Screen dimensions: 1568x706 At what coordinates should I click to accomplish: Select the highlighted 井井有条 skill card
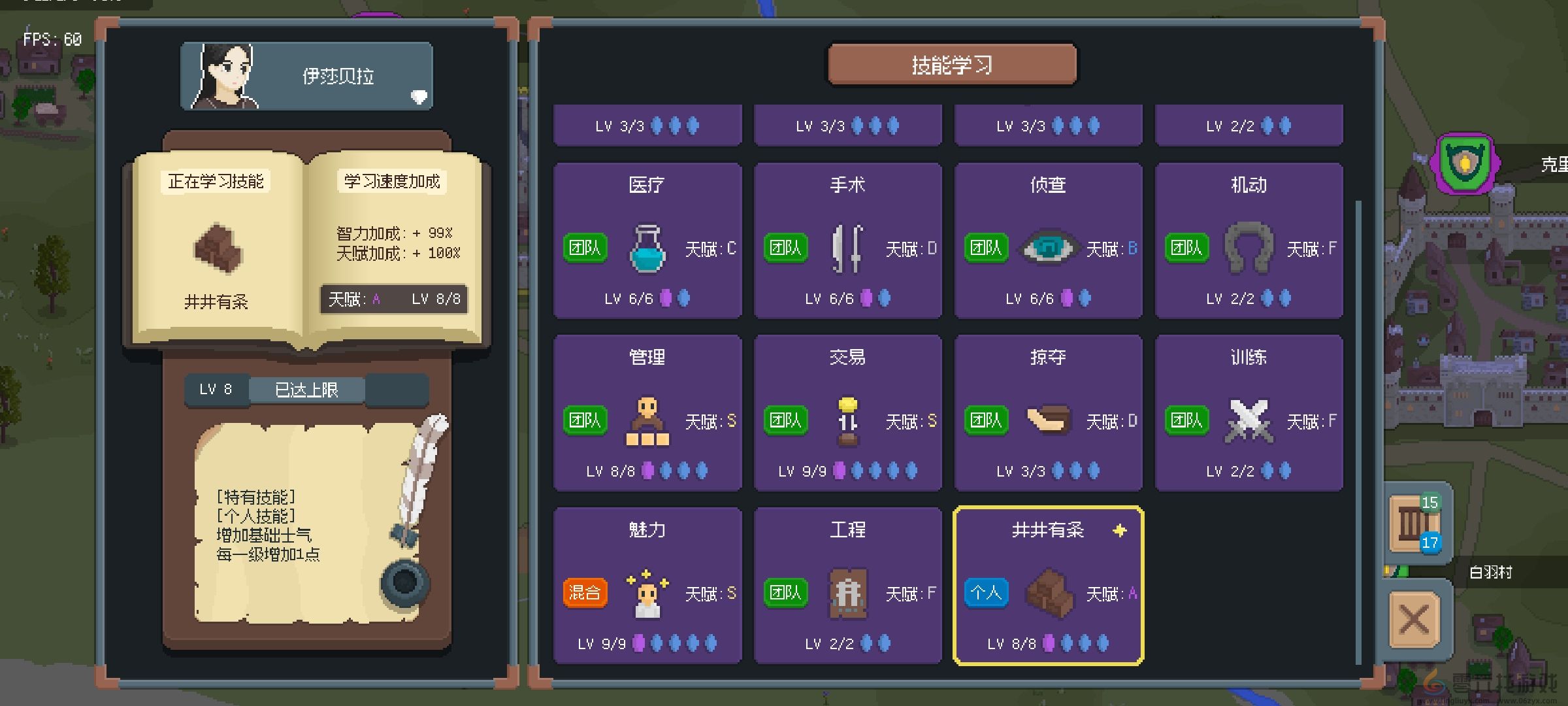coord(1048,585)
